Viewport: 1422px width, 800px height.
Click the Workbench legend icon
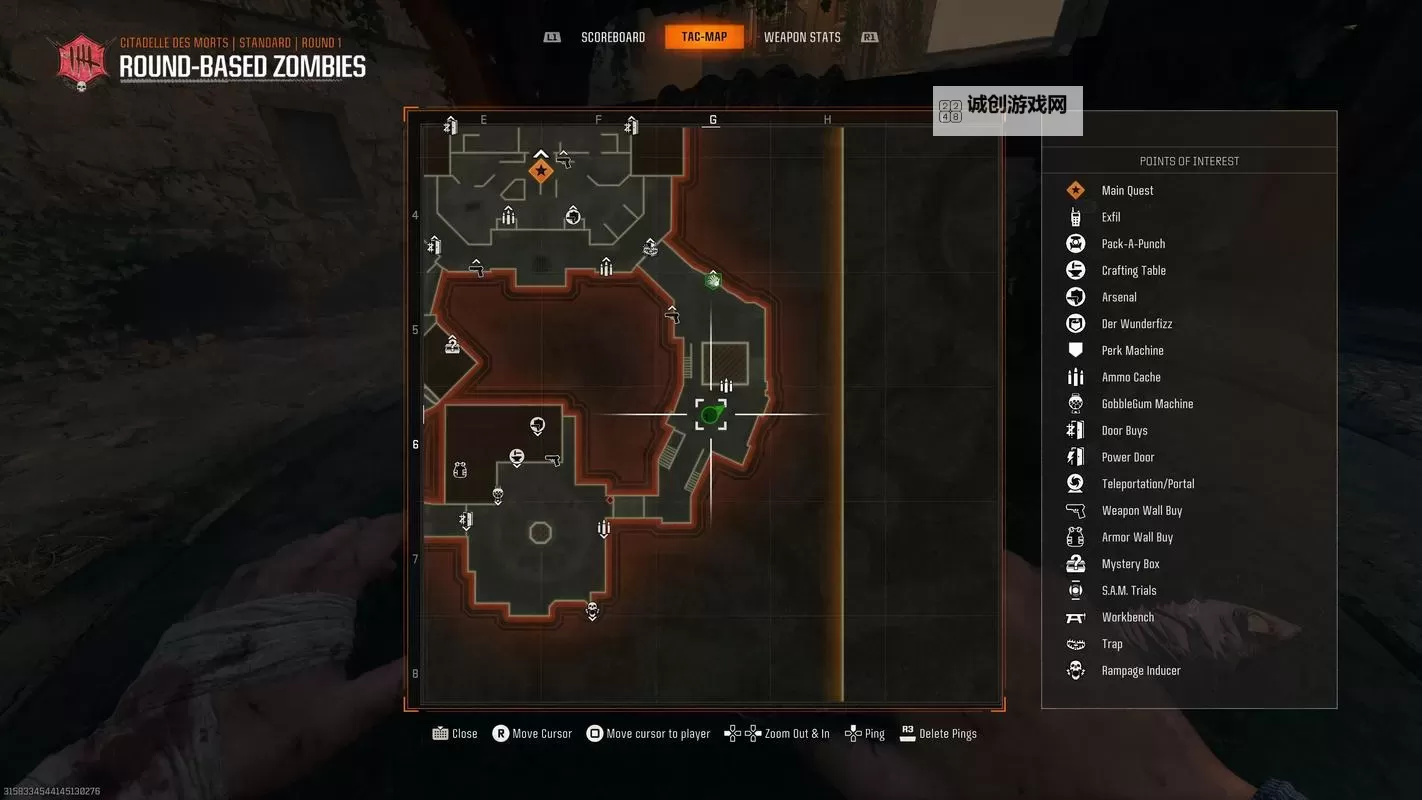pyautogui.click(x=1075, y=617)
